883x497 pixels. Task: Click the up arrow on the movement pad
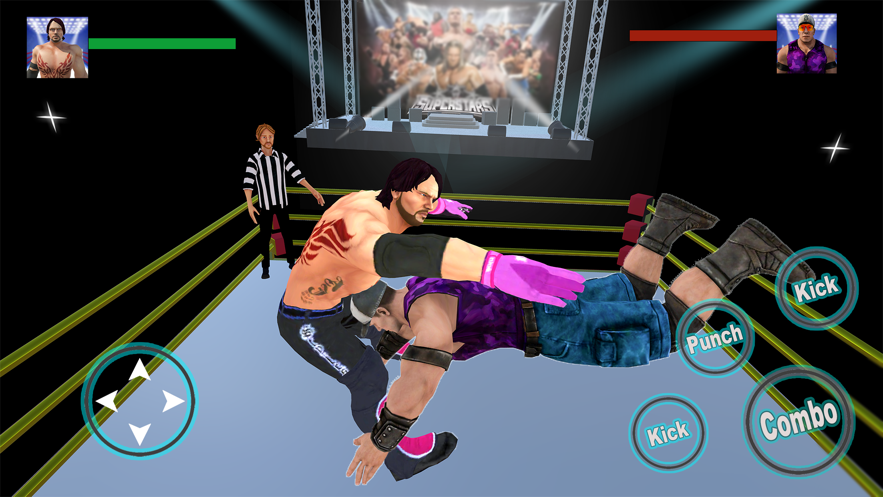[x=139, y=369]
